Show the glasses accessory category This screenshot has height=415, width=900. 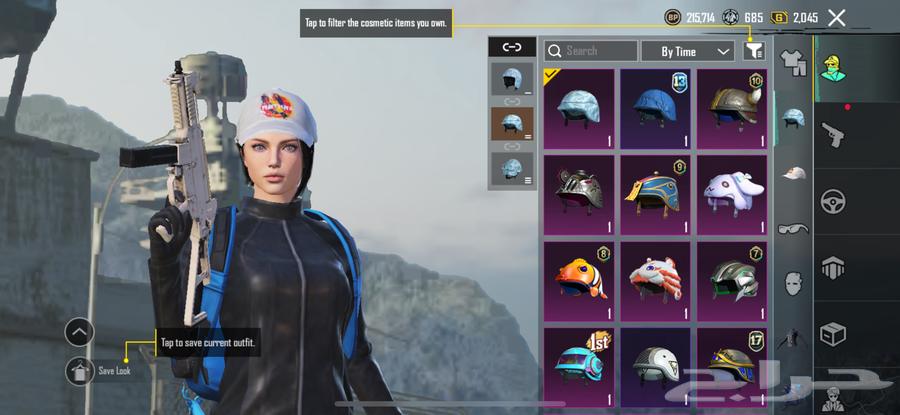pyautogui.click(x=792, y=228)
